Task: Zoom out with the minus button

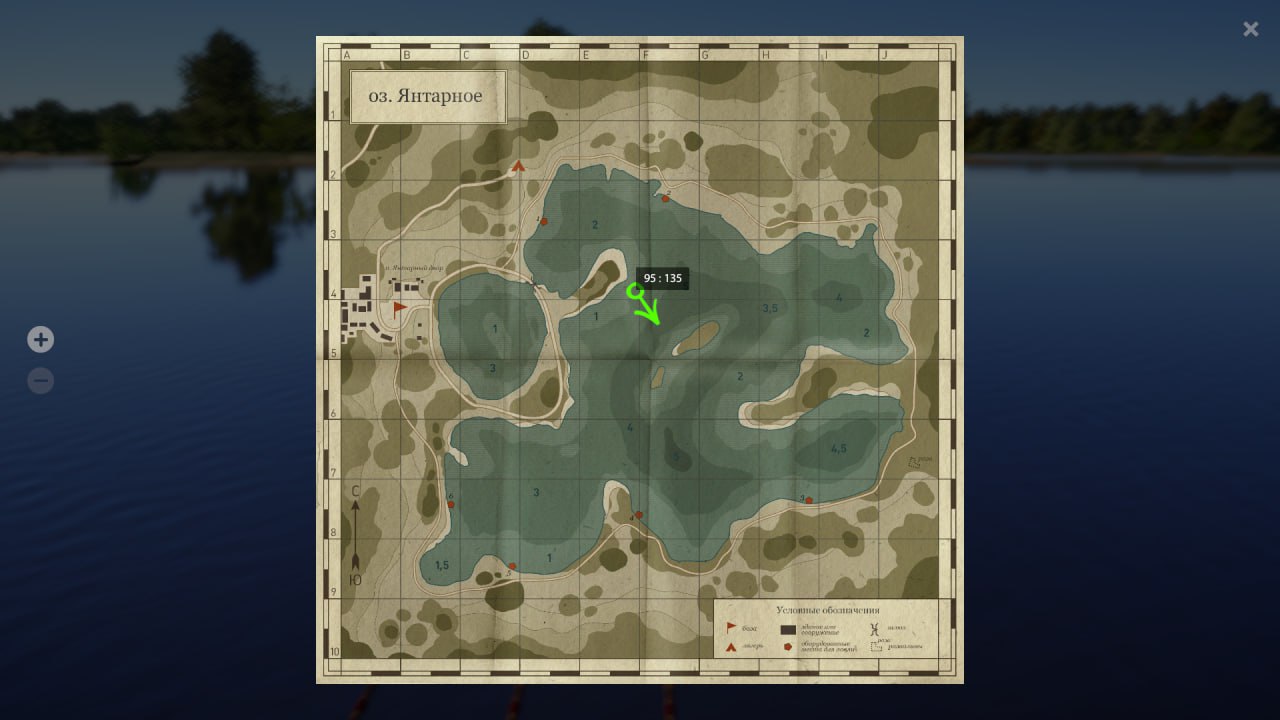Action: (x=40, y=381)
